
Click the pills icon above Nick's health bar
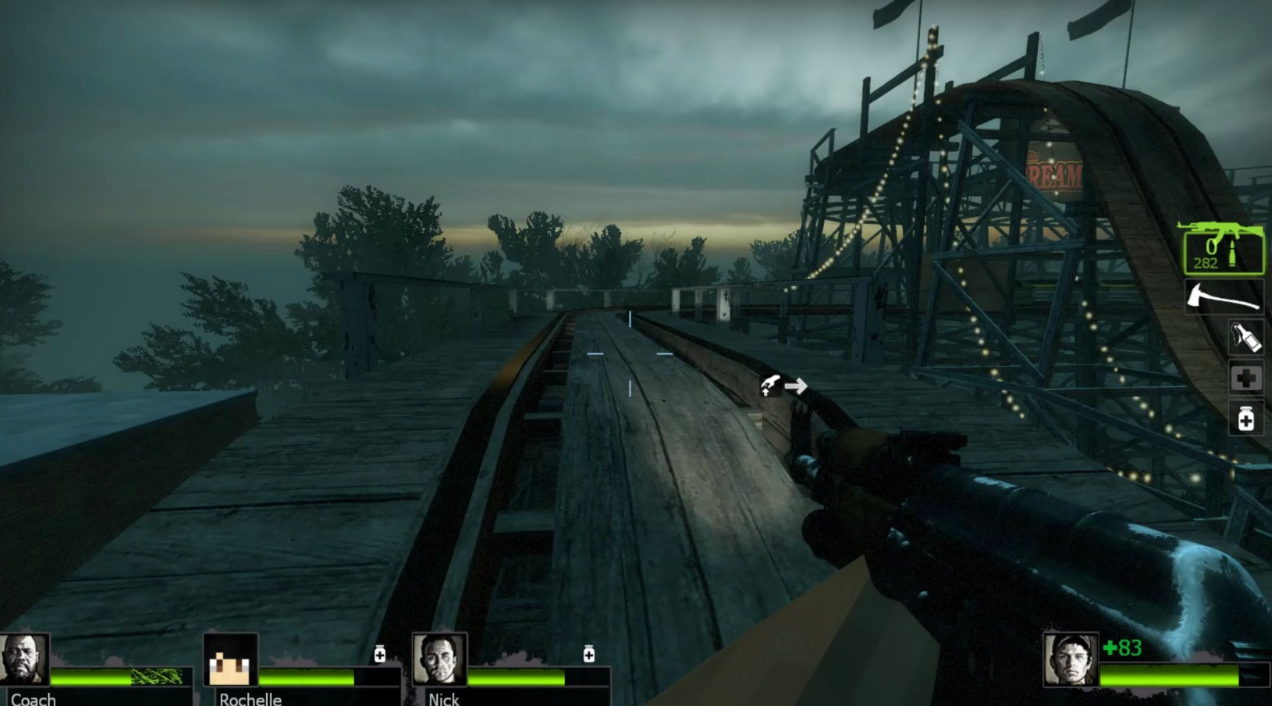(x=589, y=654)
